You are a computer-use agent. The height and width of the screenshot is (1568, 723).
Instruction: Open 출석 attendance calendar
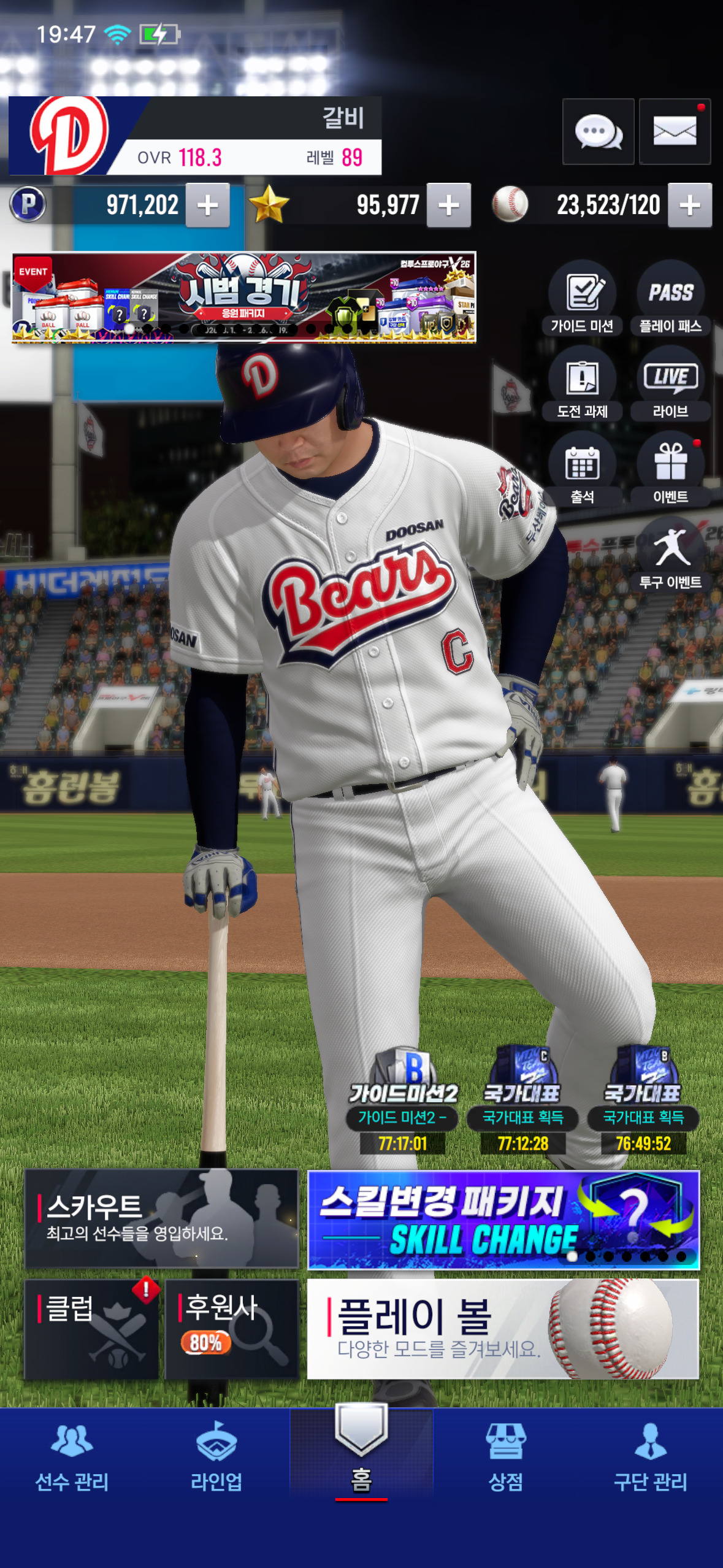[582, 470]
